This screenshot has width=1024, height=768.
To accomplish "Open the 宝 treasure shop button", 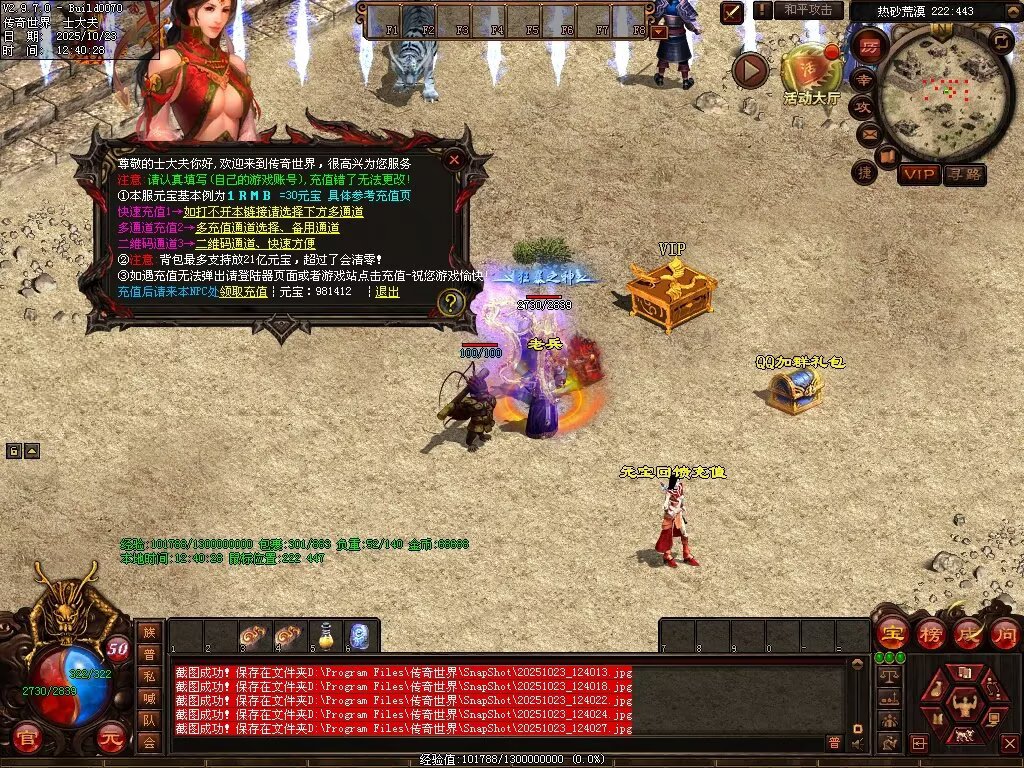I will coord(891,634).
